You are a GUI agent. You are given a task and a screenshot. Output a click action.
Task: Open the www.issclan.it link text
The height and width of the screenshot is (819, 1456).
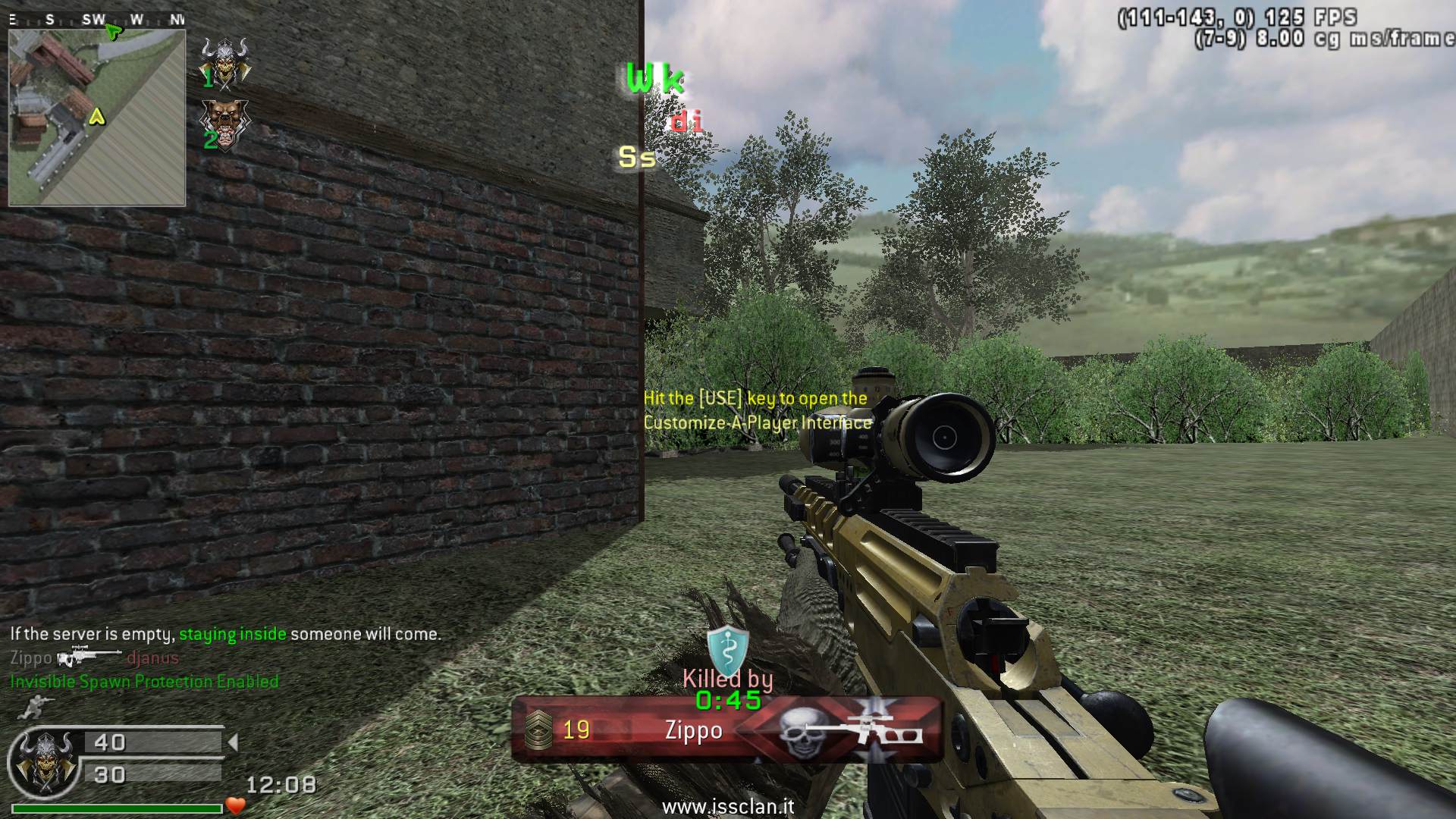(727, 806)
